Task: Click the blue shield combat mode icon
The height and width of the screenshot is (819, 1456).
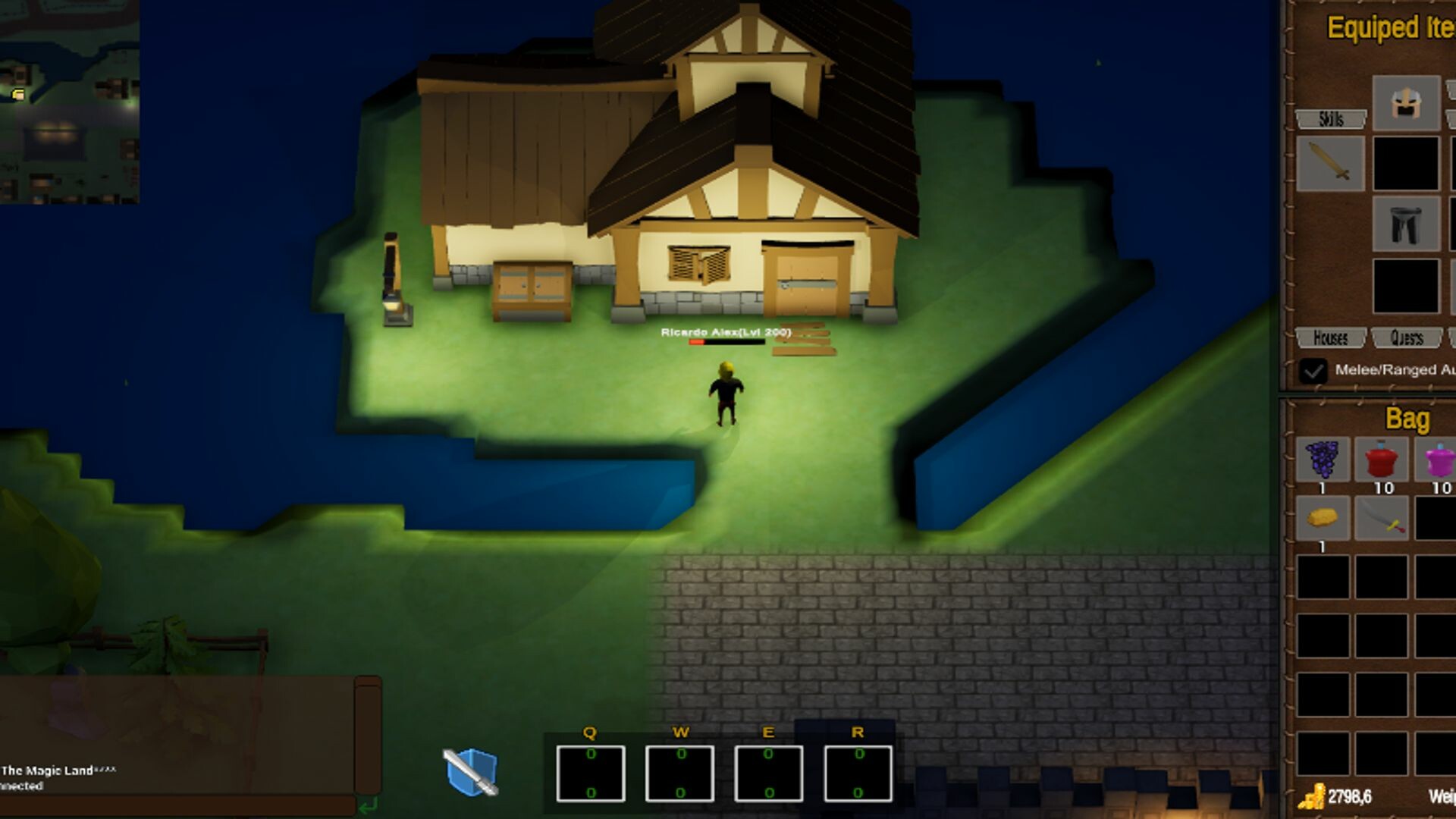Action: (x=471, y=771)
